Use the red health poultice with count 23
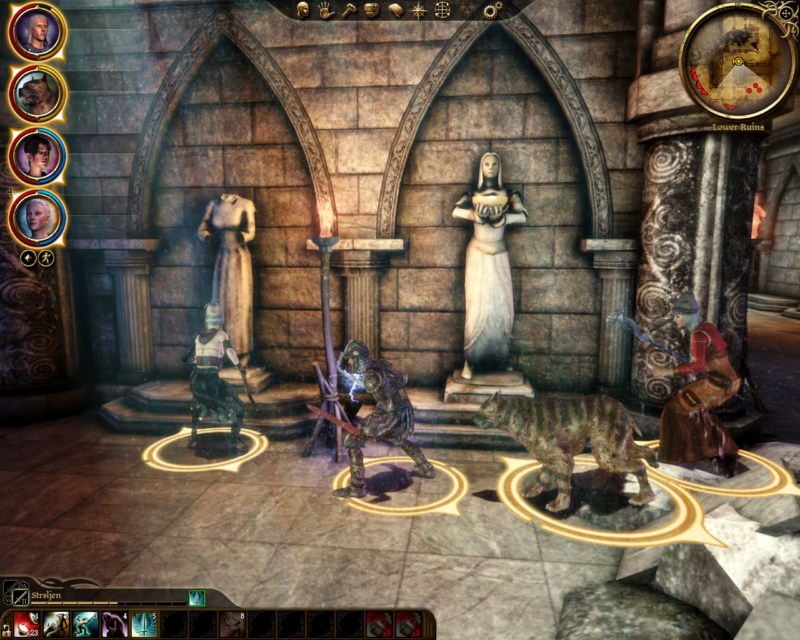The width and height of the screenshot is (800, 640). tap(26, 624)
